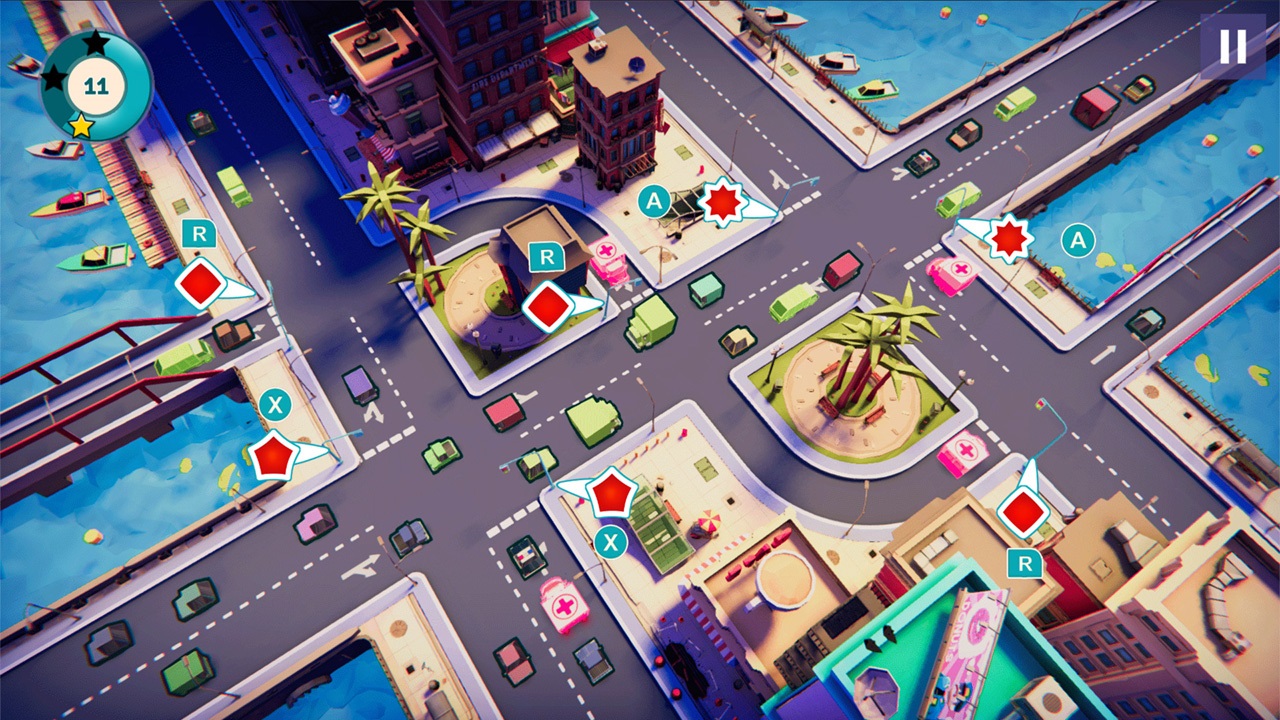Click the R badge near the left dock
1280x720 pixels.
(x=198, y=235)
